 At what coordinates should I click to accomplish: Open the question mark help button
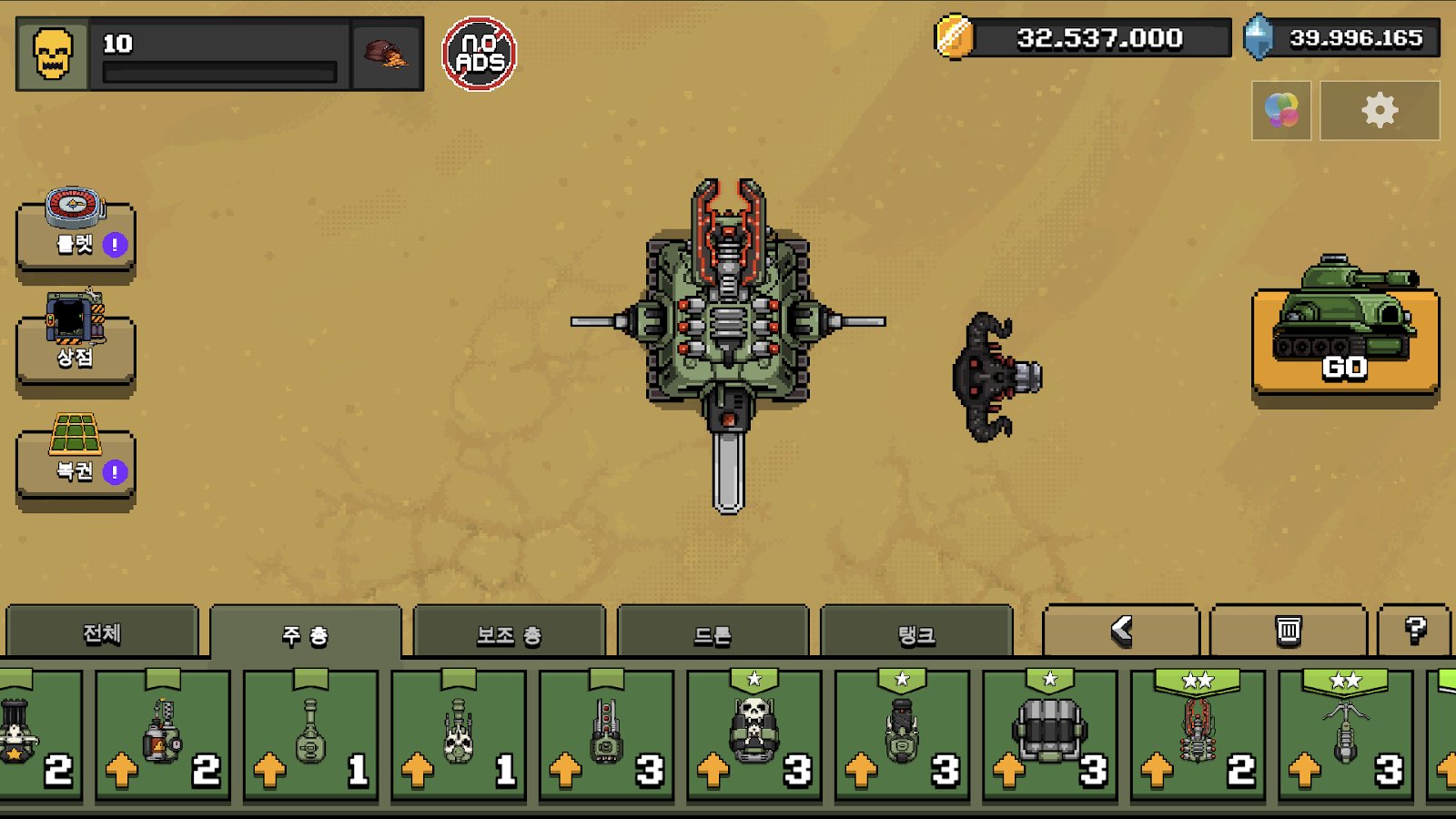1414,630
